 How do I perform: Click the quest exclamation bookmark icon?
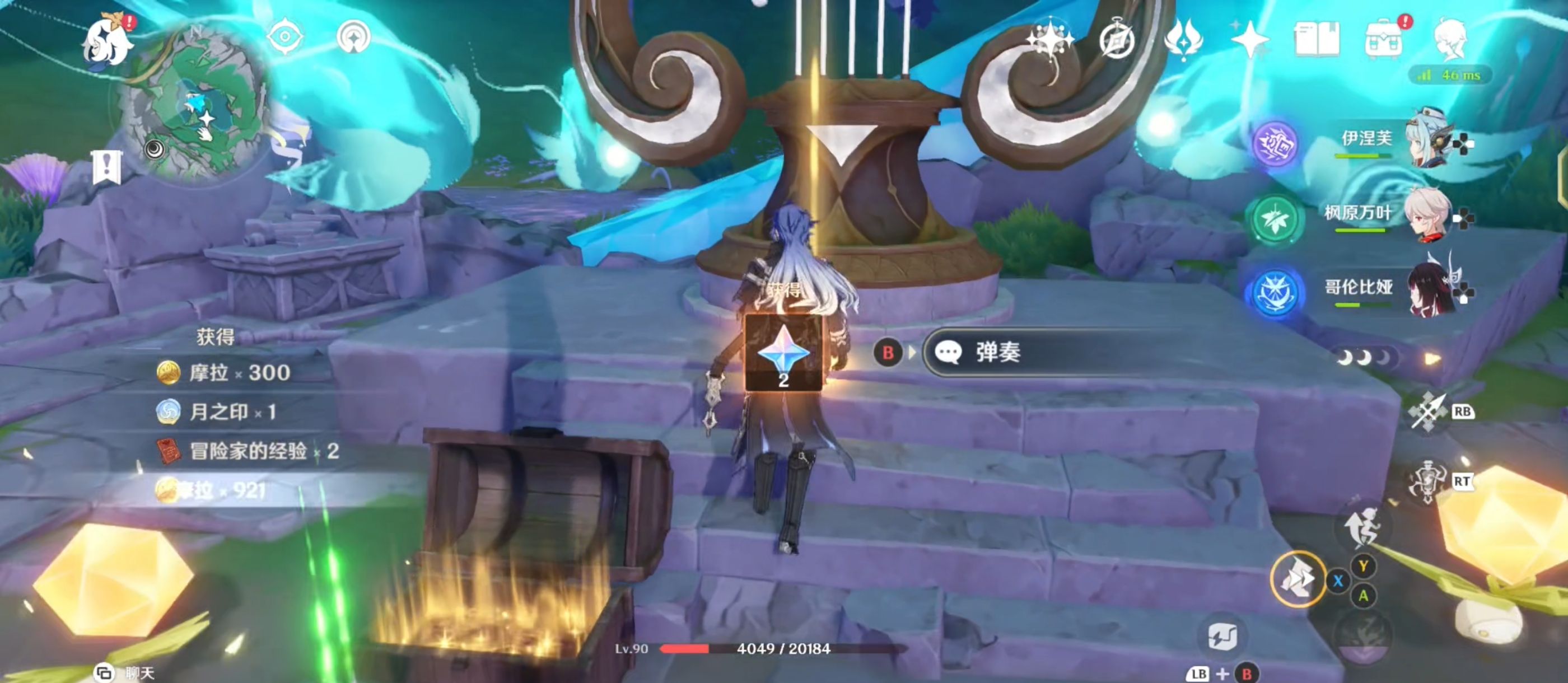[107, 166]
